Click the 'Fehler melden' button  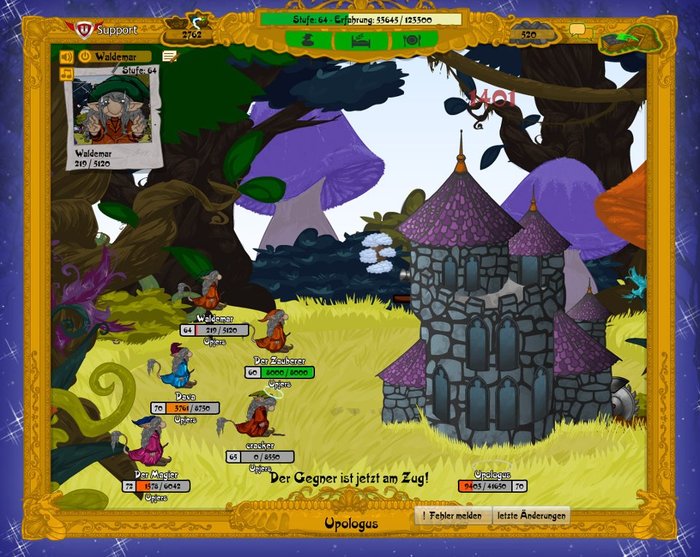(454, 516)
